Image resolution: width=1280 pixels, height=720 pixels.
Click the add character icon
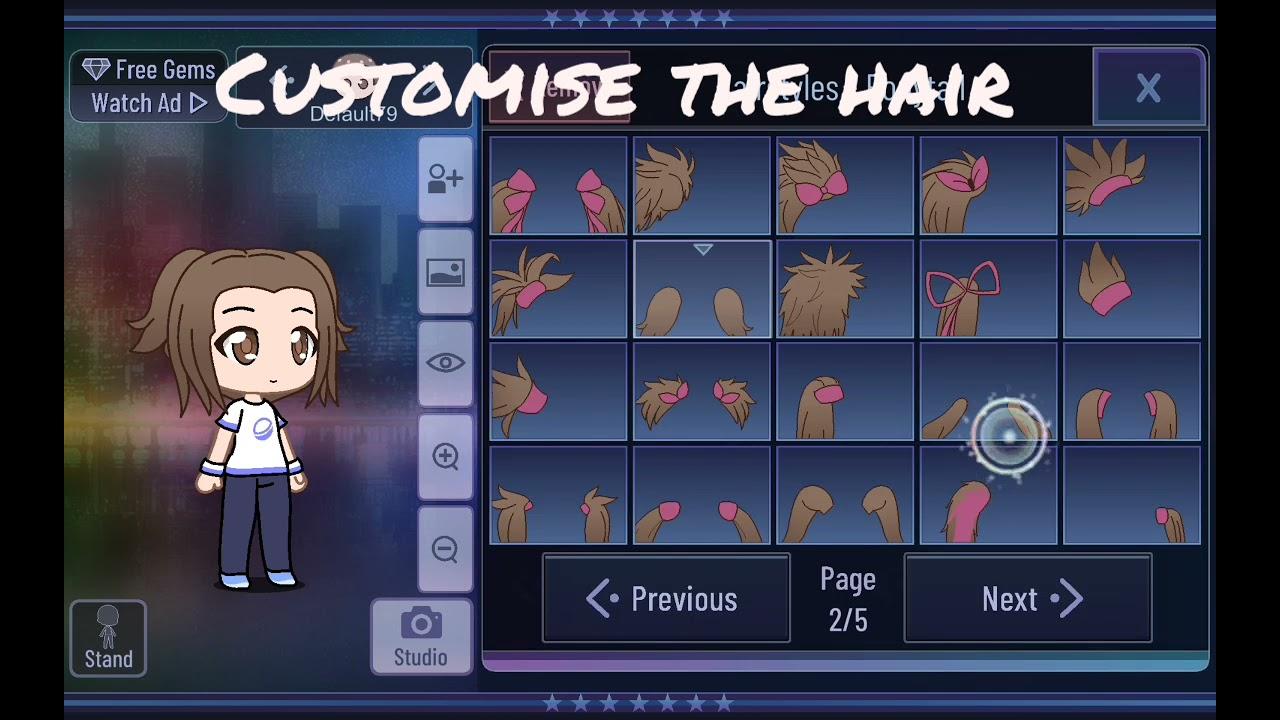point(445,180)
